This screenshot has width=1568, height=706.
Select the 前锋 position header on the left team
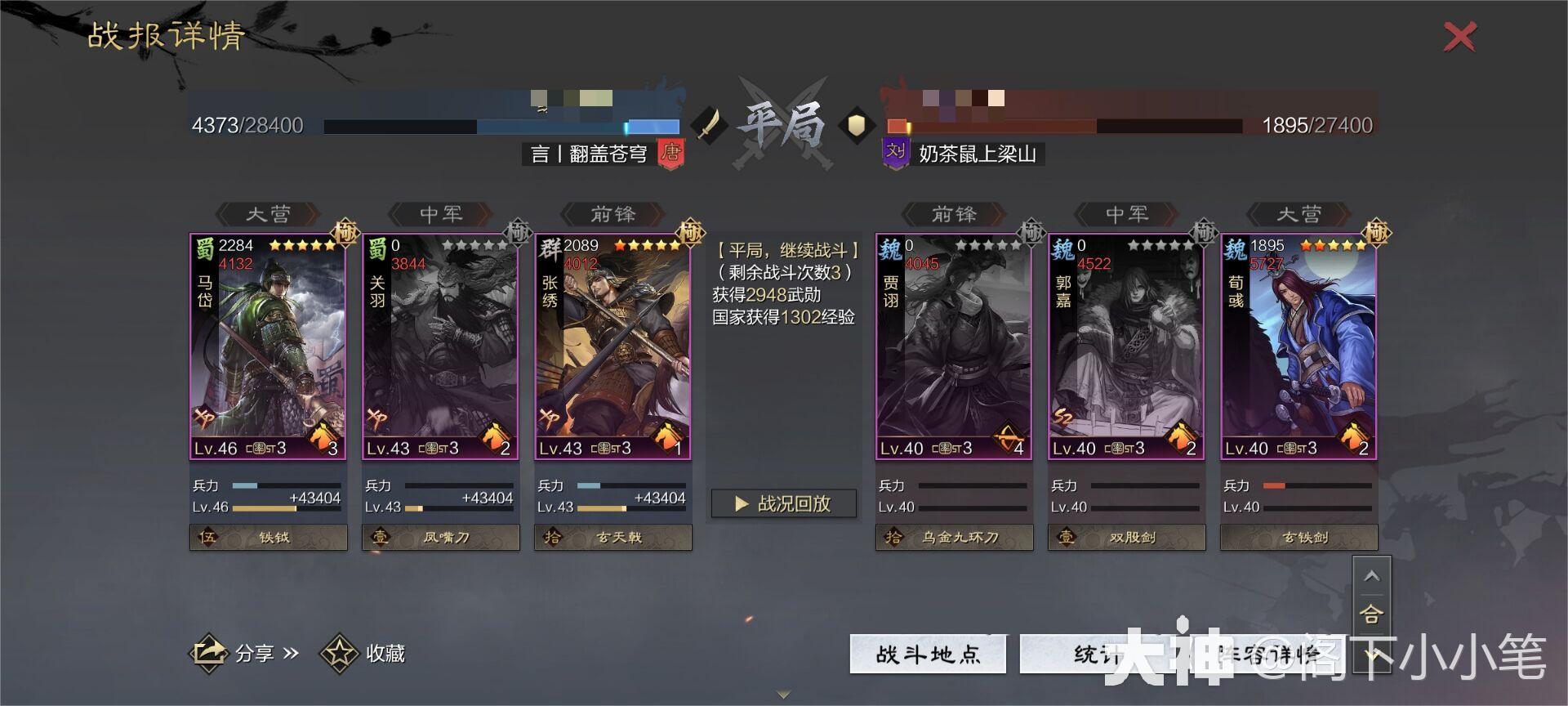point(614,214)
